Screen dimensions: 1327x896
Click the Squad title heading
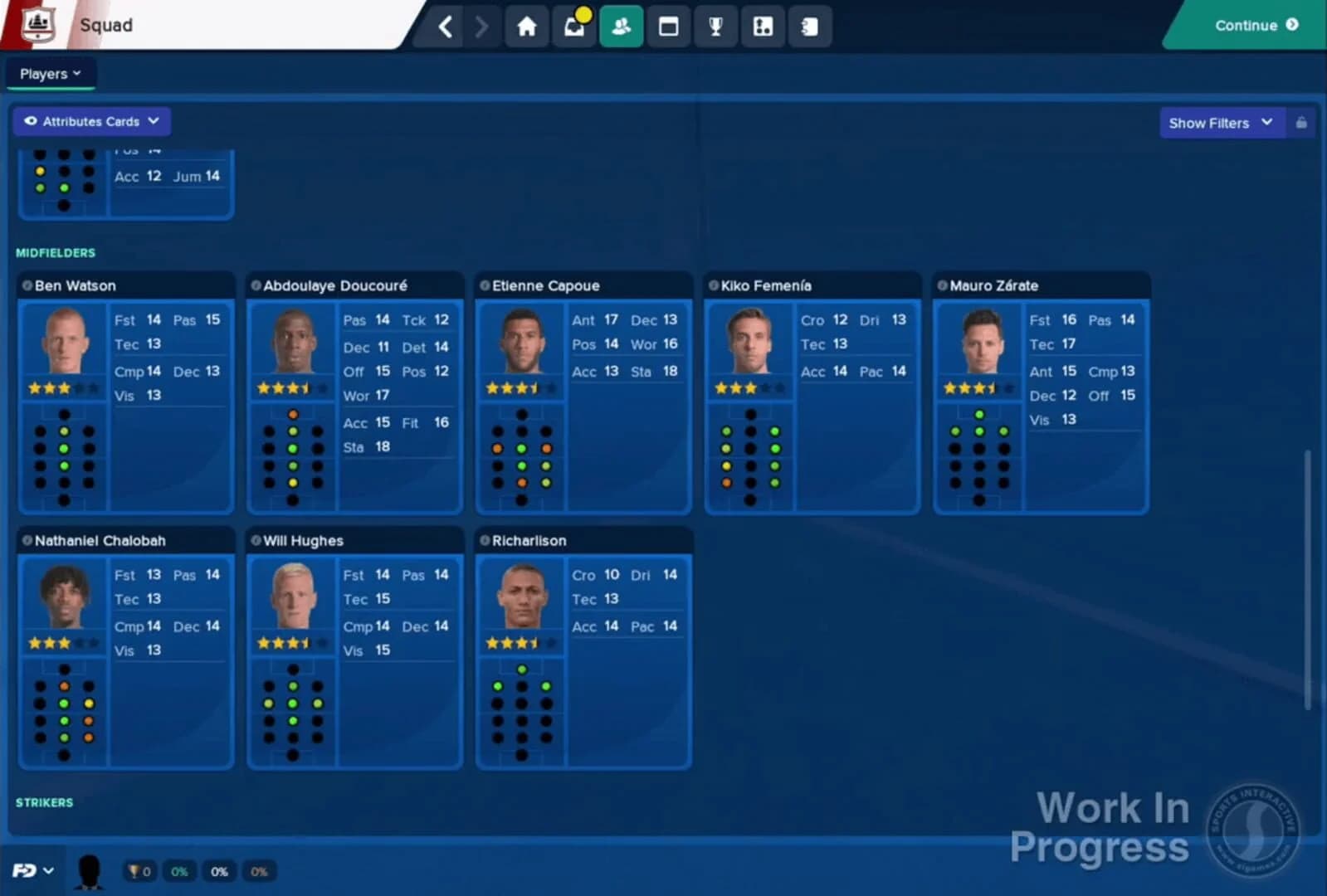(104, 26)
